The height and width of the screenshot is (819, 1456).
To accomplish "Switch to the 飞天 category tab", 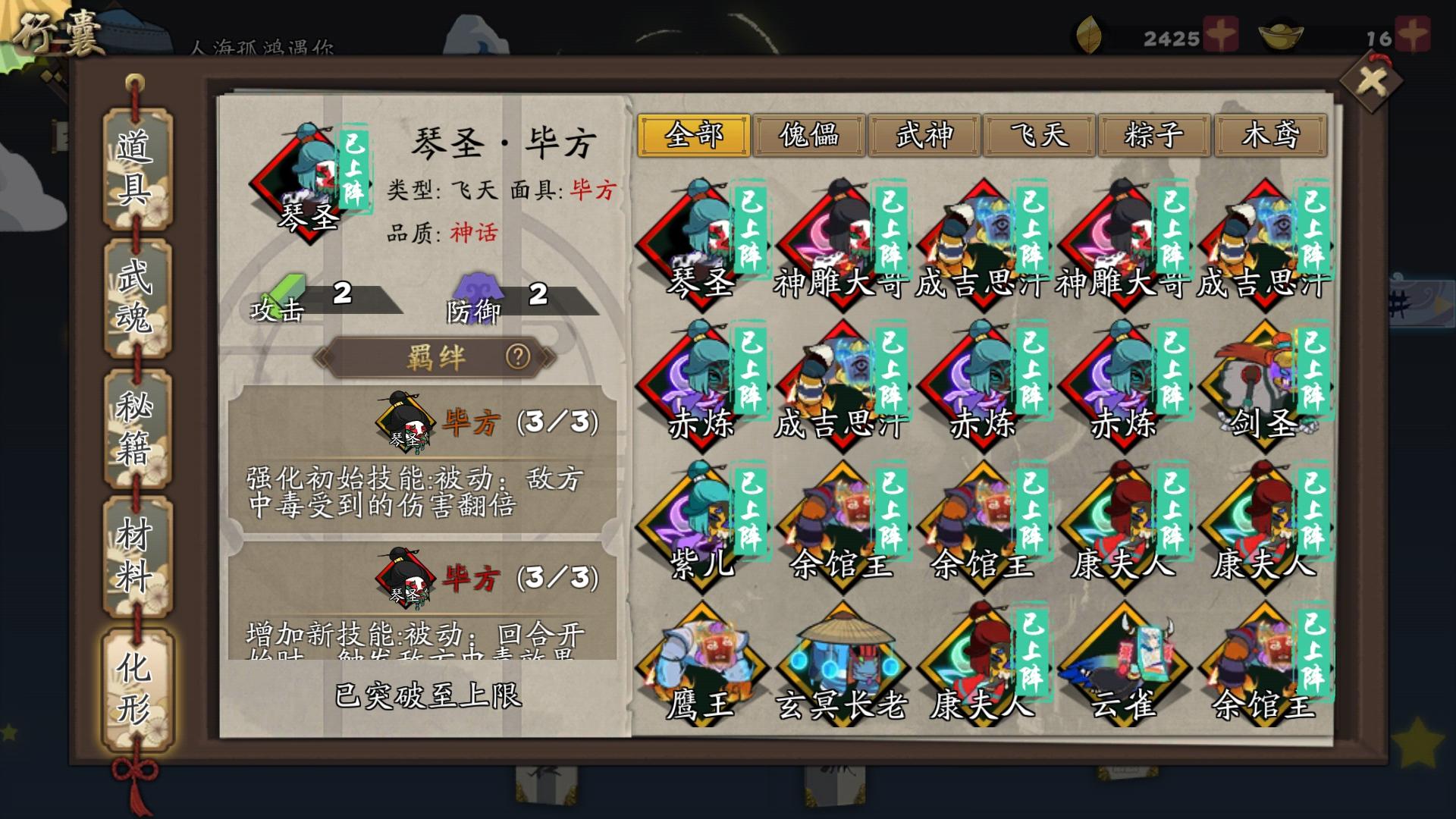I will pos(1040,133).
